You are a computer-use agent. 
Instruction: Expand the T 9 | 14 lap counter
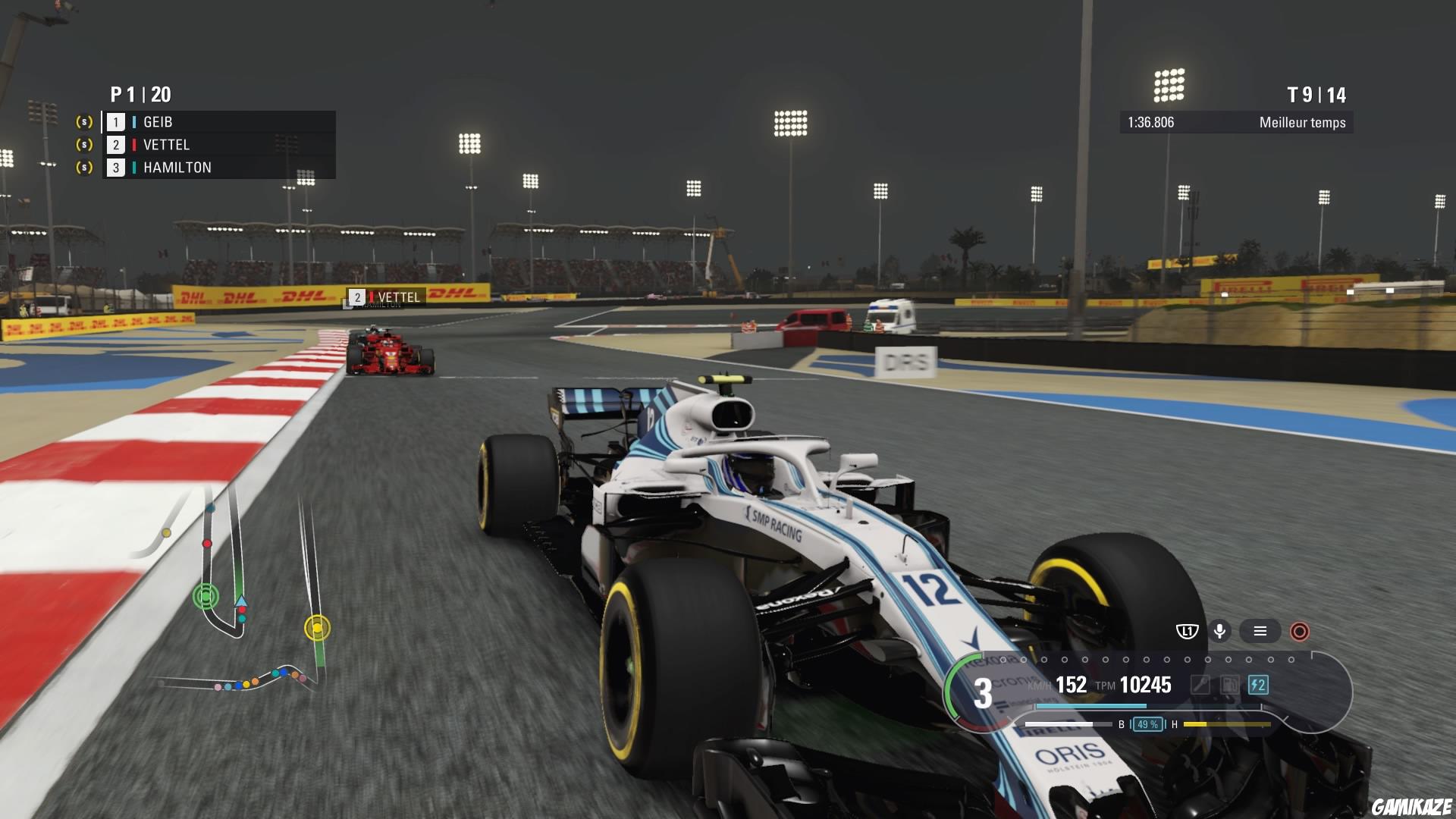pos(1316,96)
